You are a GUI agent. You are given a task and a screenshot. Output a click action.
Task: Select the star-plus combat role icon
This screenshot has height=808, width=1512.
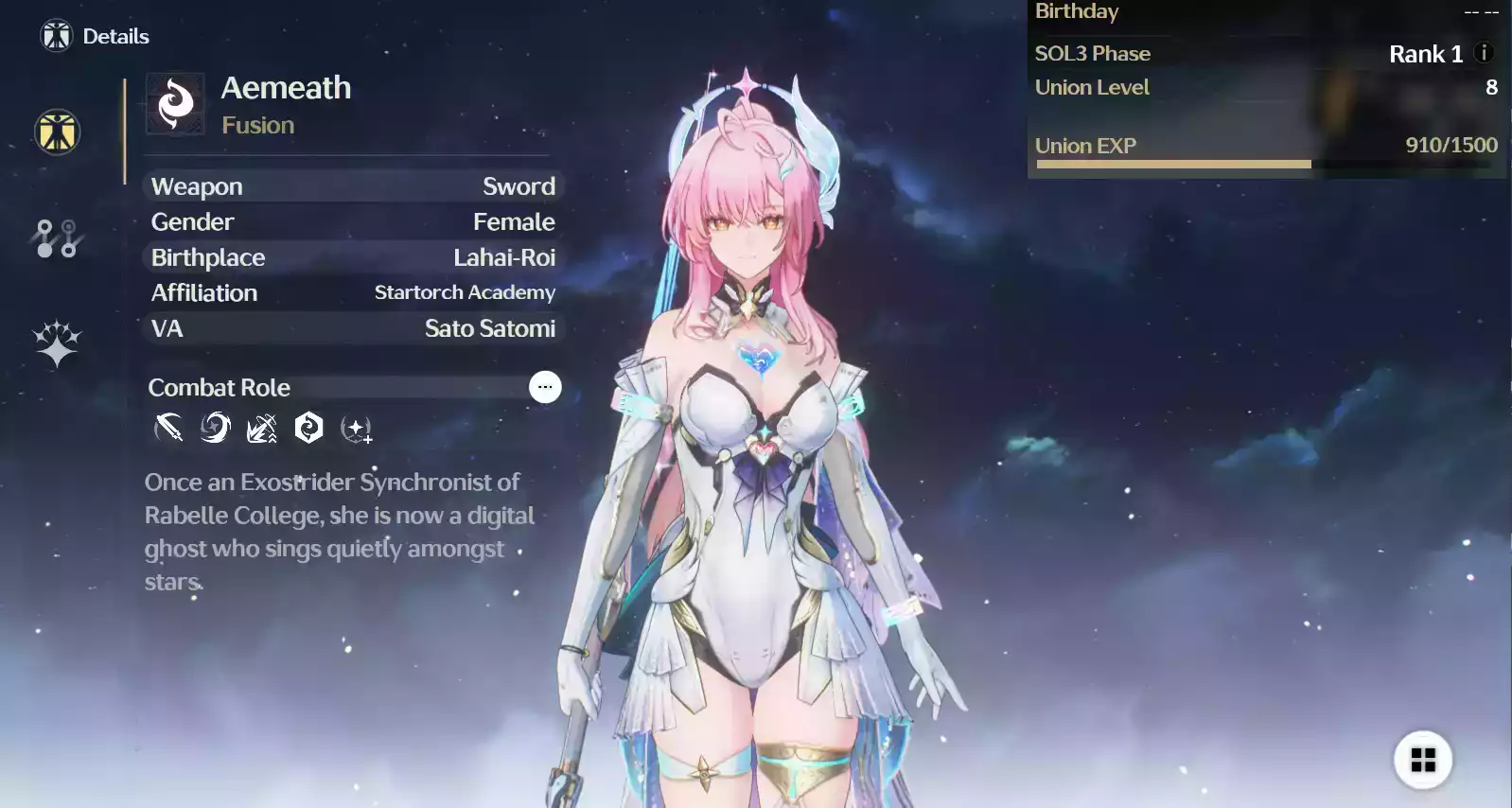(x=357, y=428)
